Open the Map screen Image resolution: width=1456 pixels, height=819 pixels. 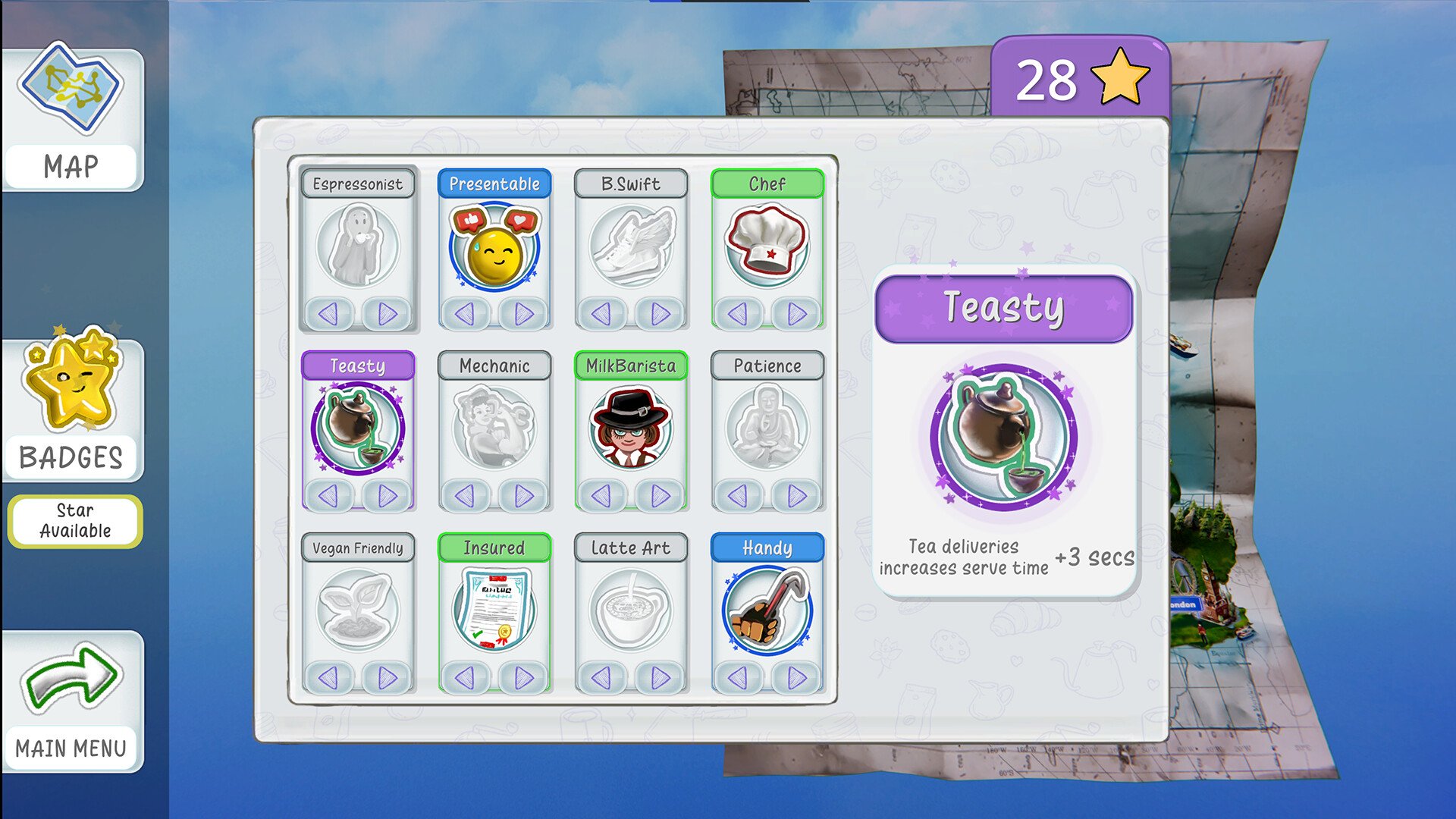(x=72, y=118)
